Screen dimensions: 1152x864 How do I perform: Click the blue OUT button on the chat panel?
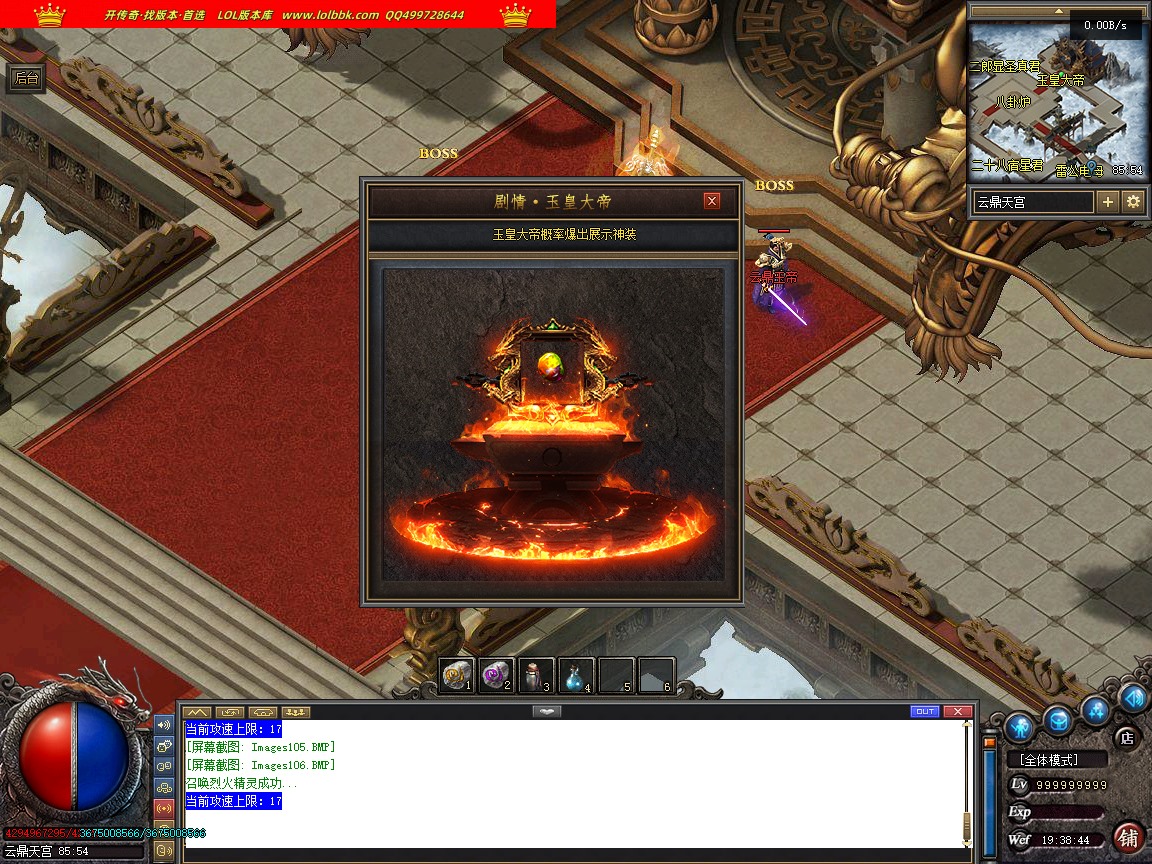tap(925, 711)
